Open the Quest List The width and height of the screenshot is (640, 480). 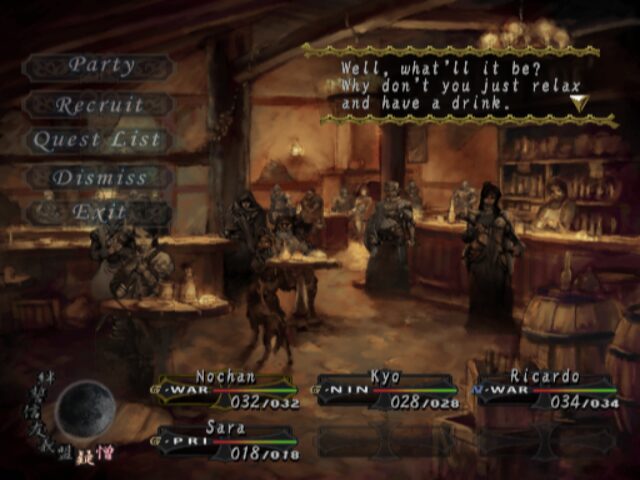[x=97, y=141]
